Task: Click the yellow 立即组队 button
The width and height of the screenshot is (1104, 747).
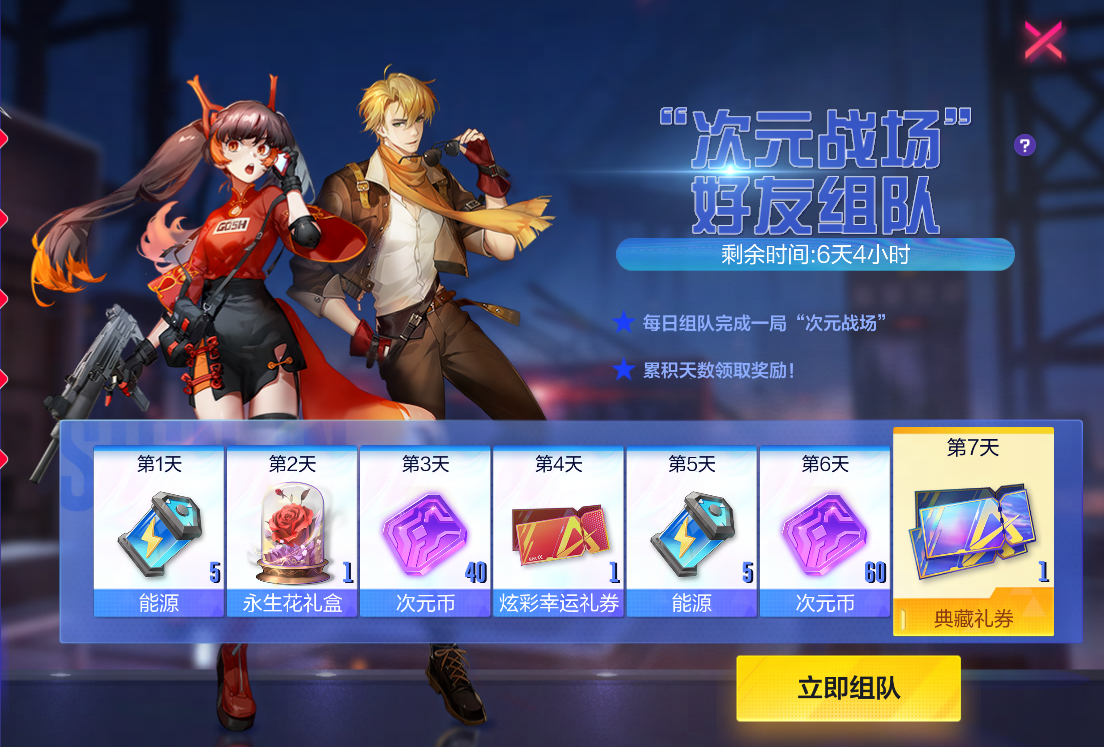Action: click(x=848, y=688)
